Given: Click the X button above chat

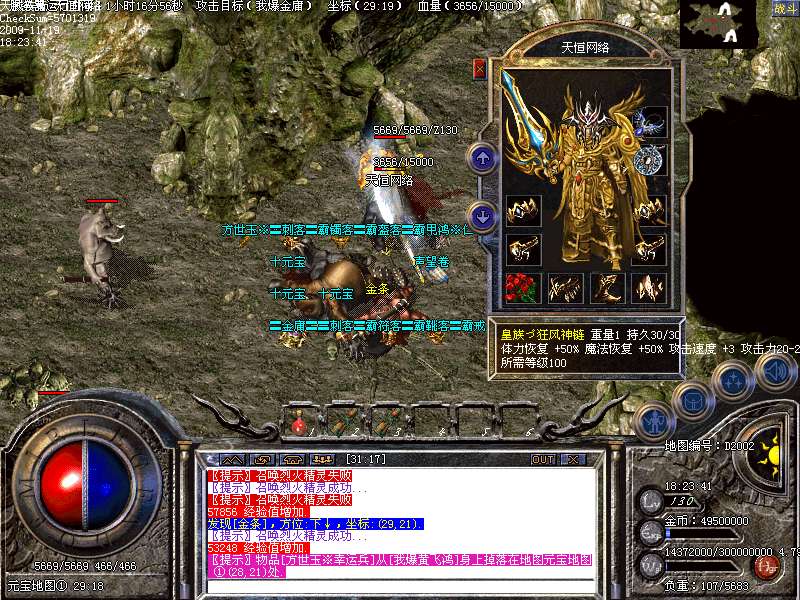Looking at the screenshot, I should point(574,459).
